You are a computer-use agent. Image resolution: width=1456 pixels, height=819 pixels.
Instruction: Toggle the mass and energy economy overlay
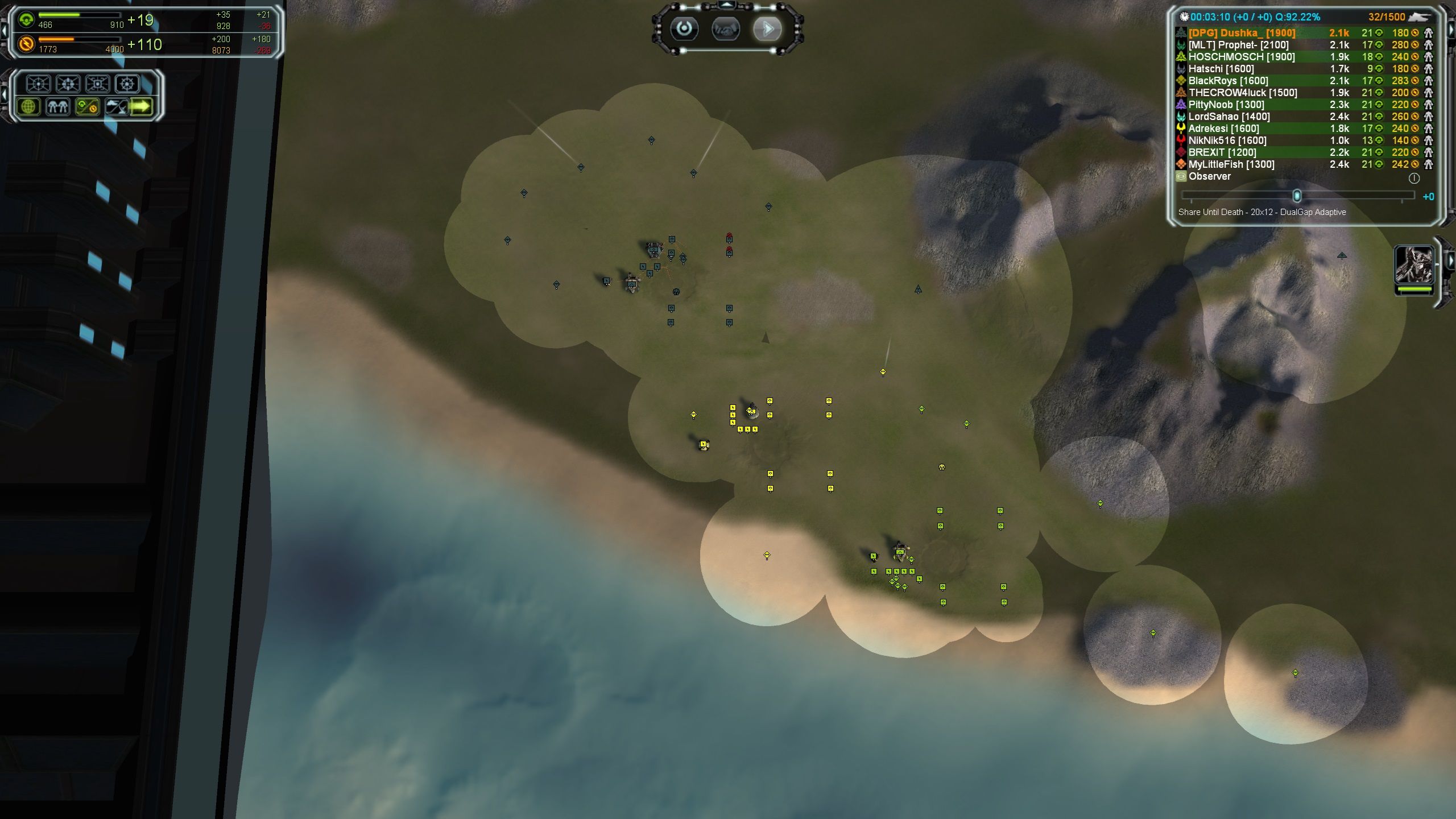pos(87,106)
